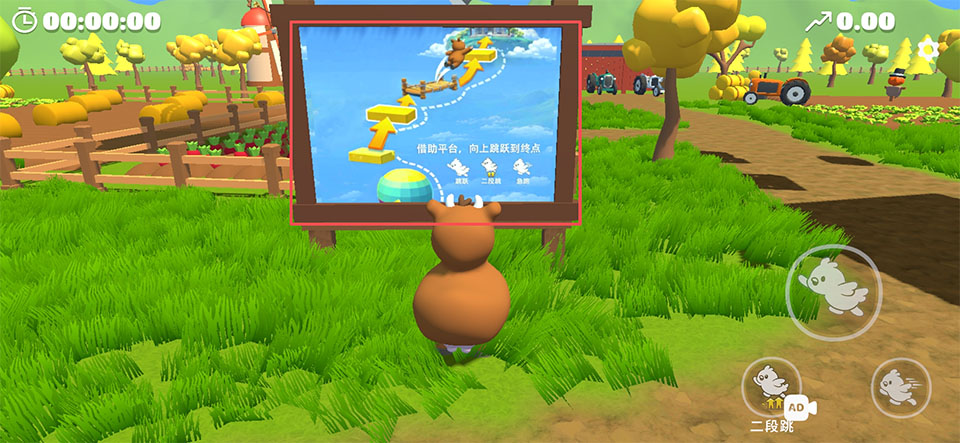This screenshot has width=960, height=443.
Task: Use the dash button with speed lines
Action: point(900,387)
